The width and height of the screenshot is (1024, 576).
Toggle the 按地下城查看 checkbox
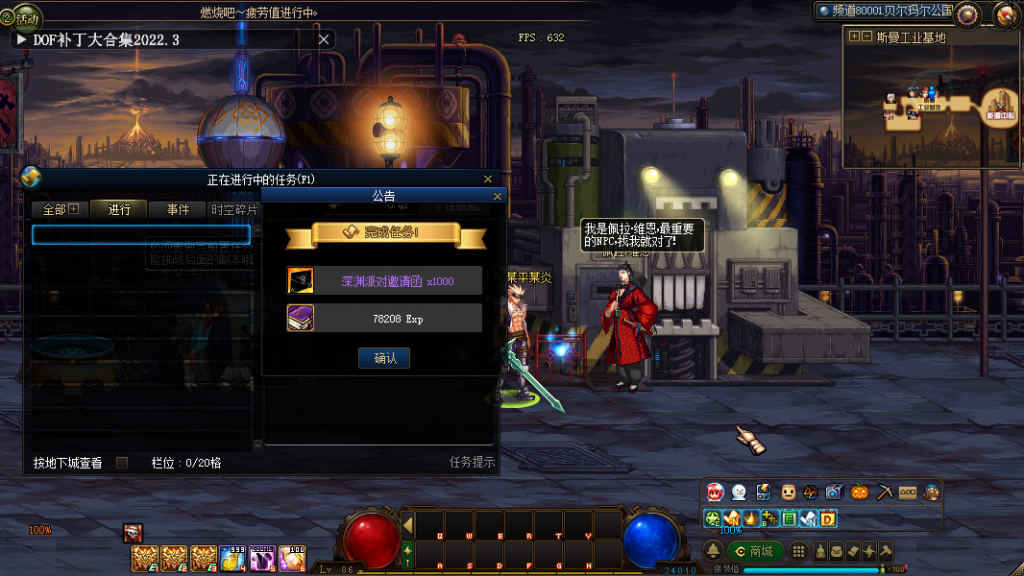pyautogui.click(x=122, y=463)
